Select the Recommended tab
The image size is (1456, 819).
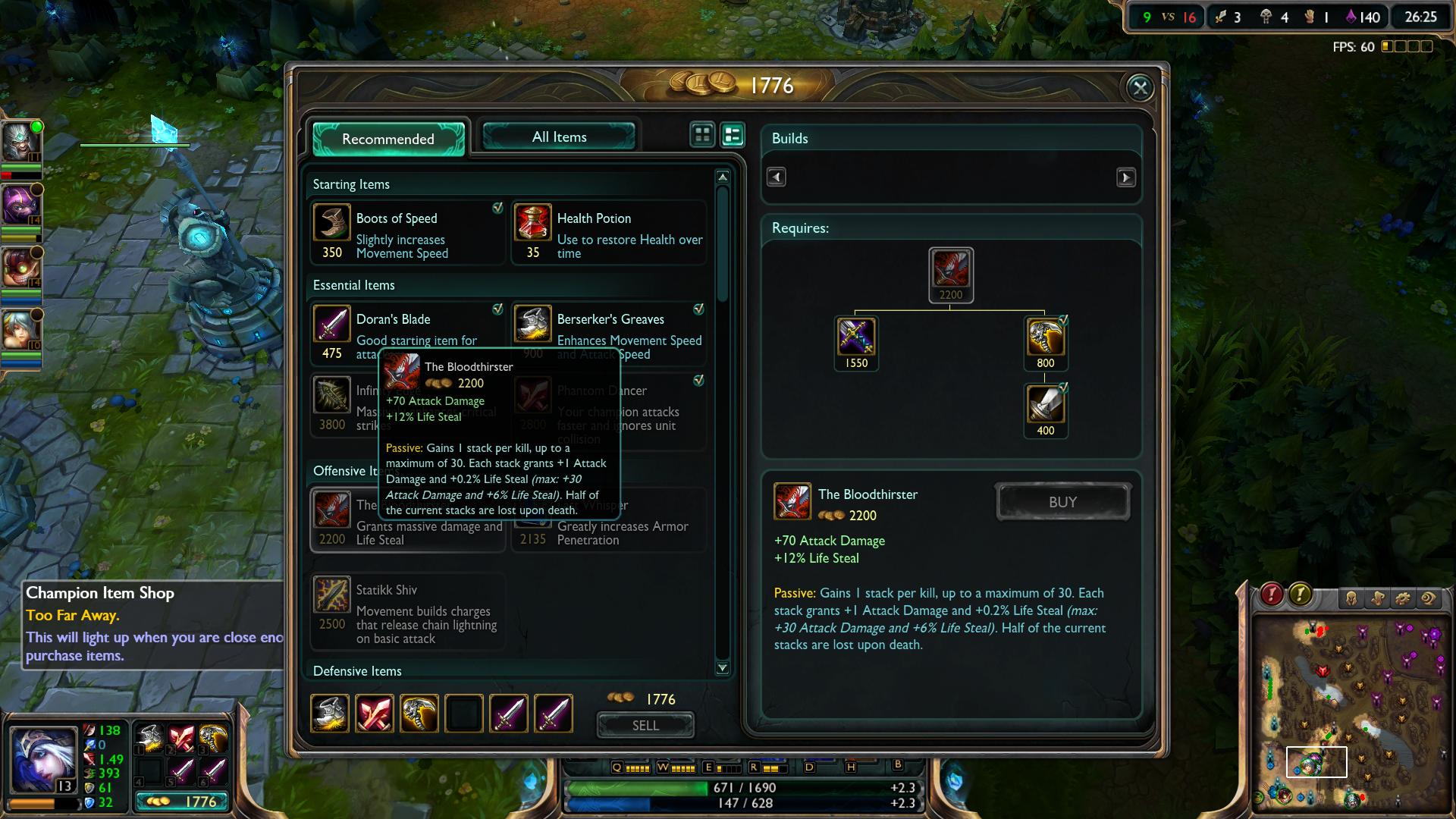388,139
